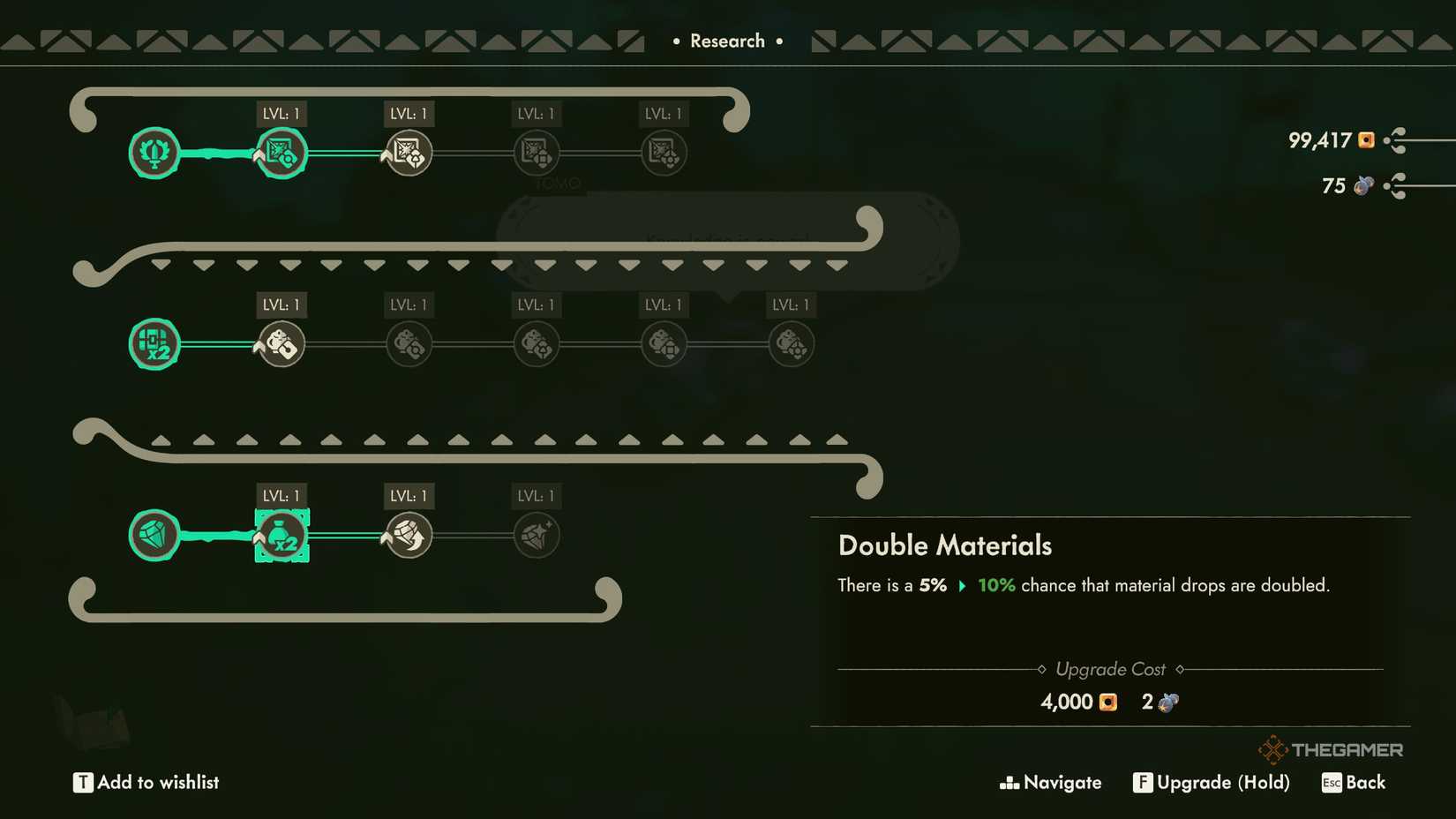Select the third combat node at LVL 1
This screenshot has height=819, width=1456.
click(408, 152)
